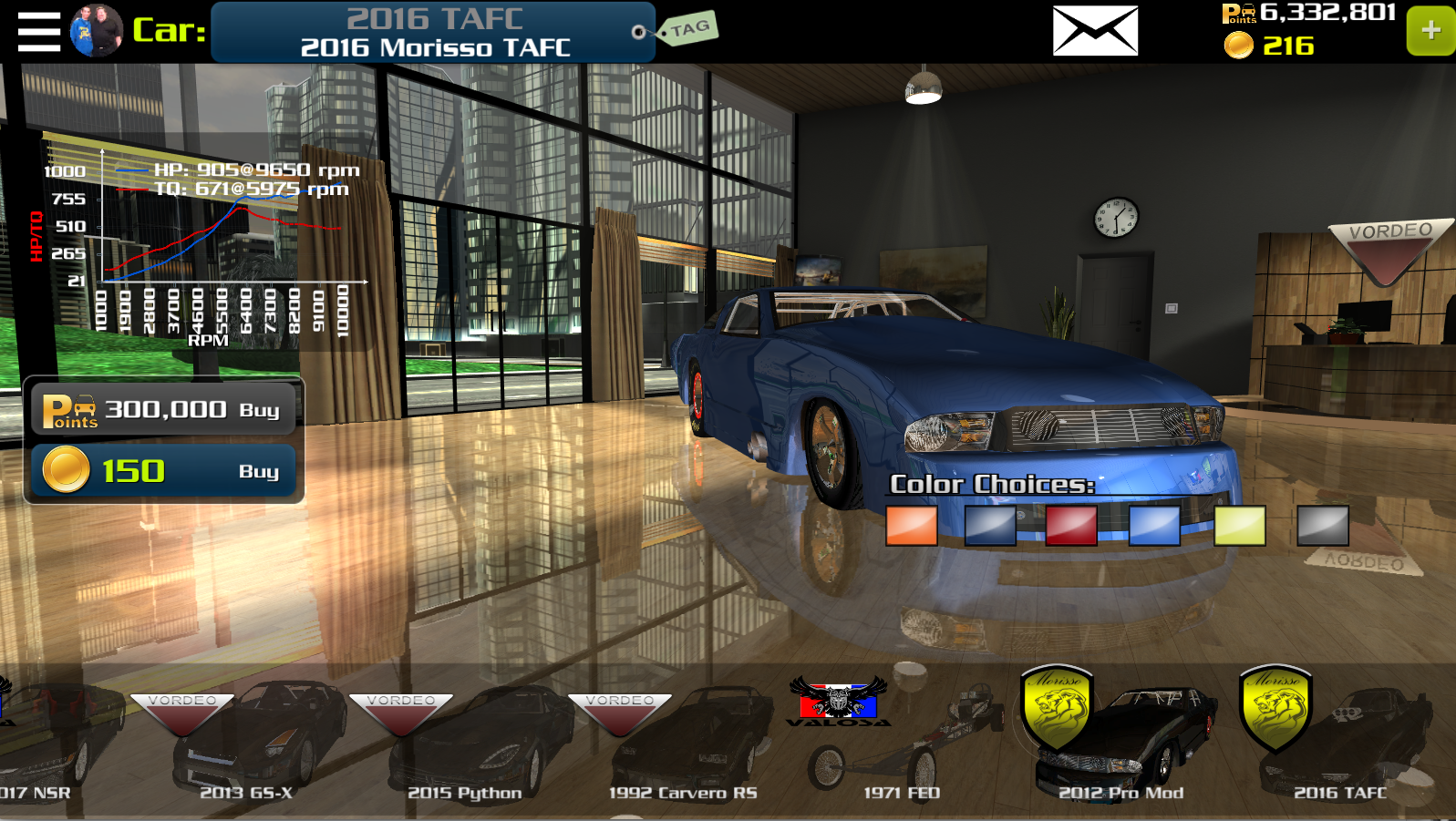Add more currency with green plus button
This screenshot has height=821, width=1456.
[1430, 31]
